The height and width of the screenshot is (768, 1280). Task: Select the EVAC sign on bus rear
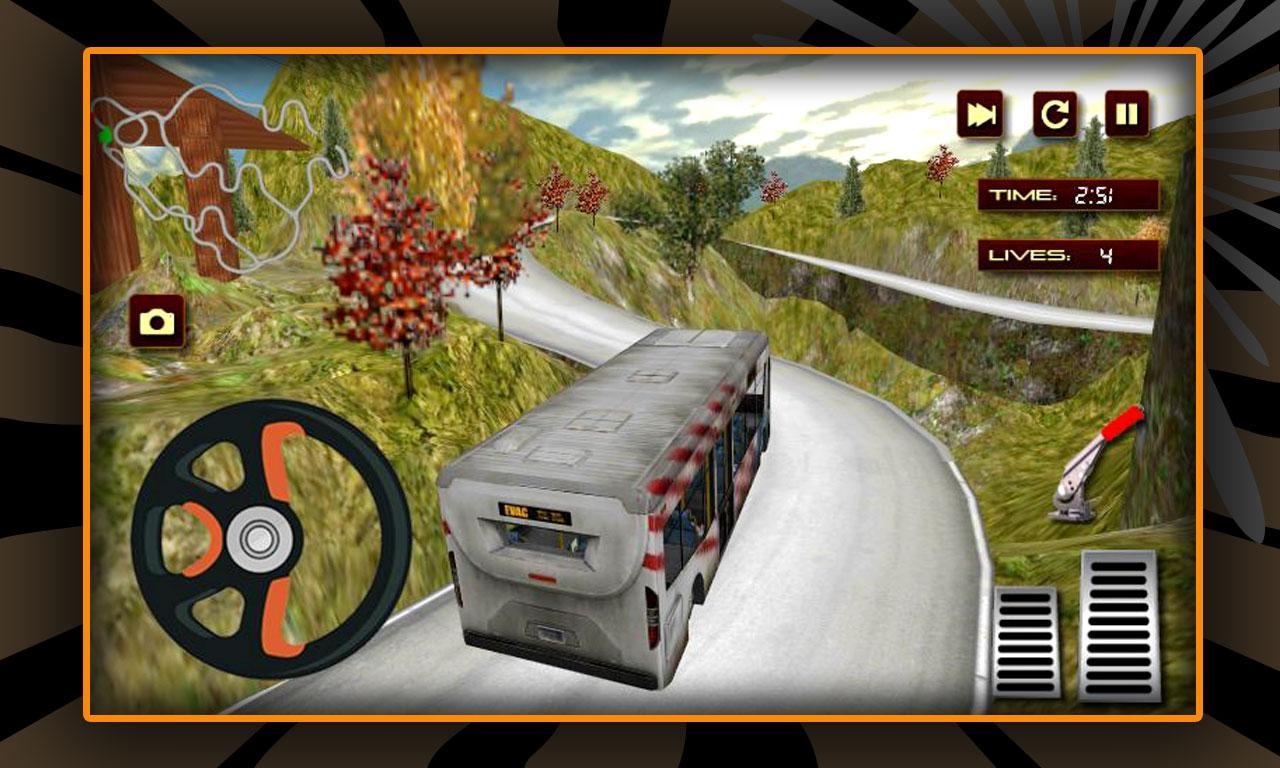tap(528, 510)
